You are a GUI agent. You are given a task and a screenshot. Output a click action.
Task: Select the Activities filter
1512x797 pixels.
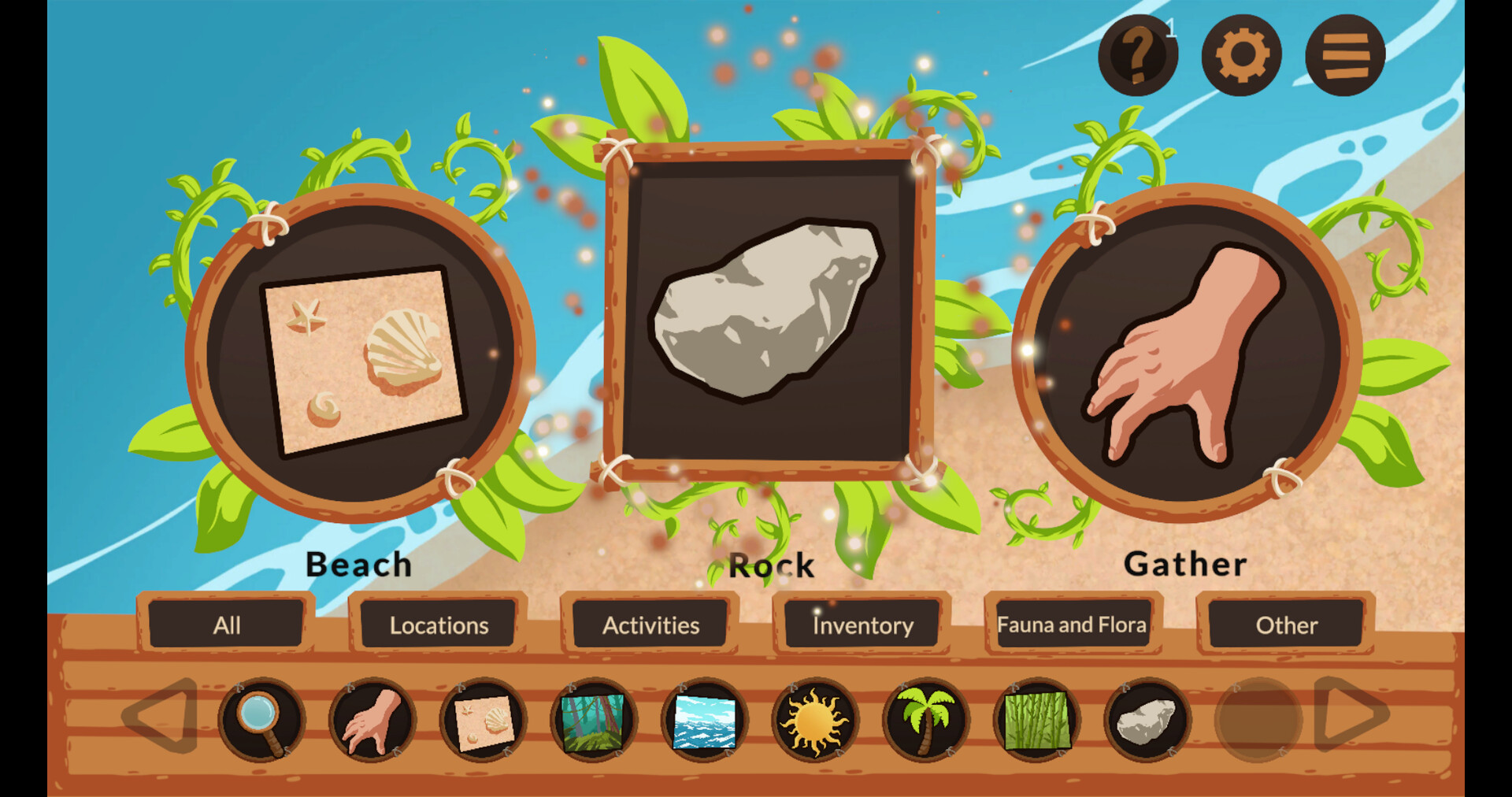(650, 625)
